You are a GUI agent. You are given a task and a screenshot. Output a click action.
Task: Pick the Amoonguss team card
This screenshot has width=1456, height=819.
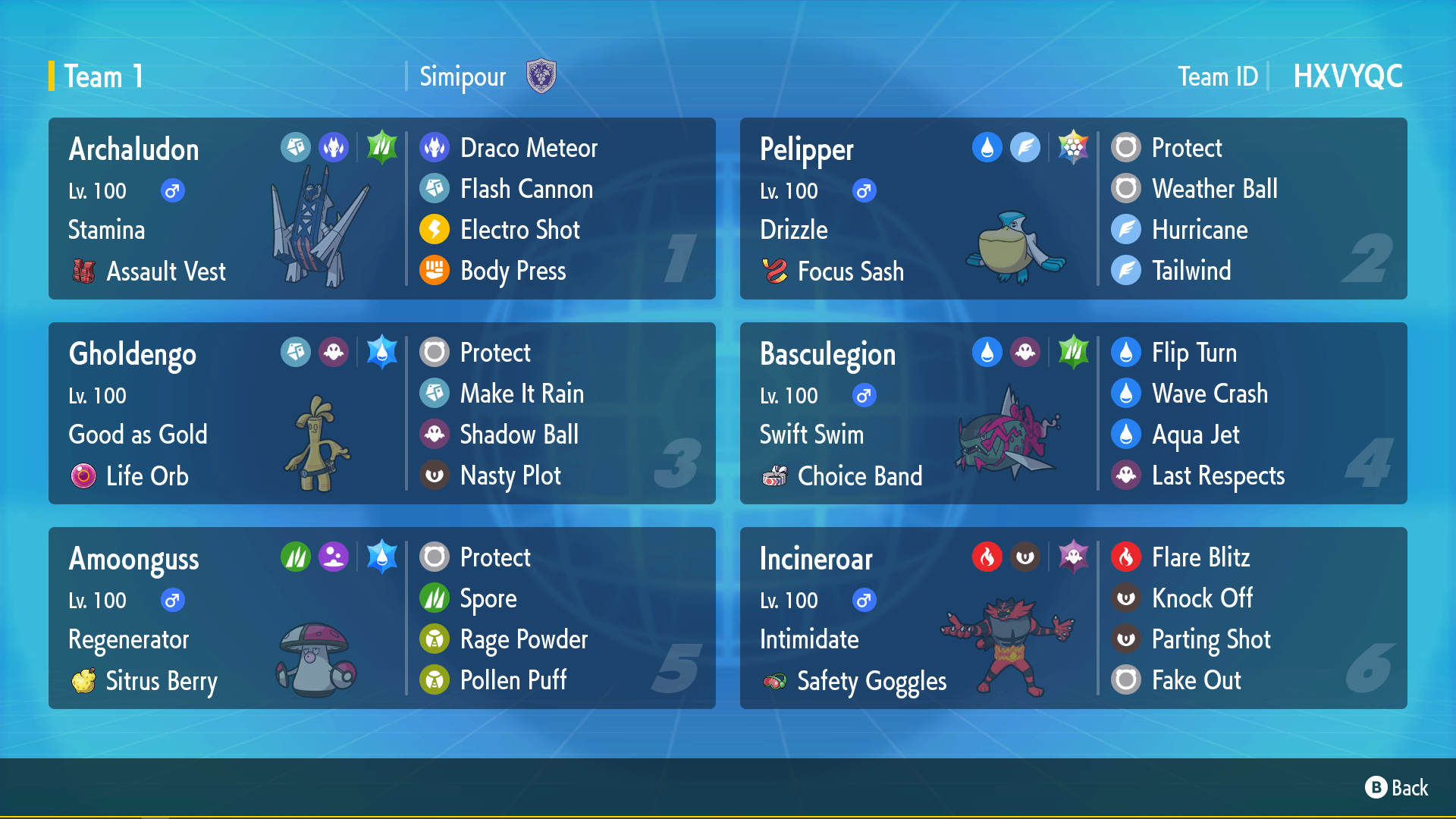pyautogui.click(x=381, y=618)
